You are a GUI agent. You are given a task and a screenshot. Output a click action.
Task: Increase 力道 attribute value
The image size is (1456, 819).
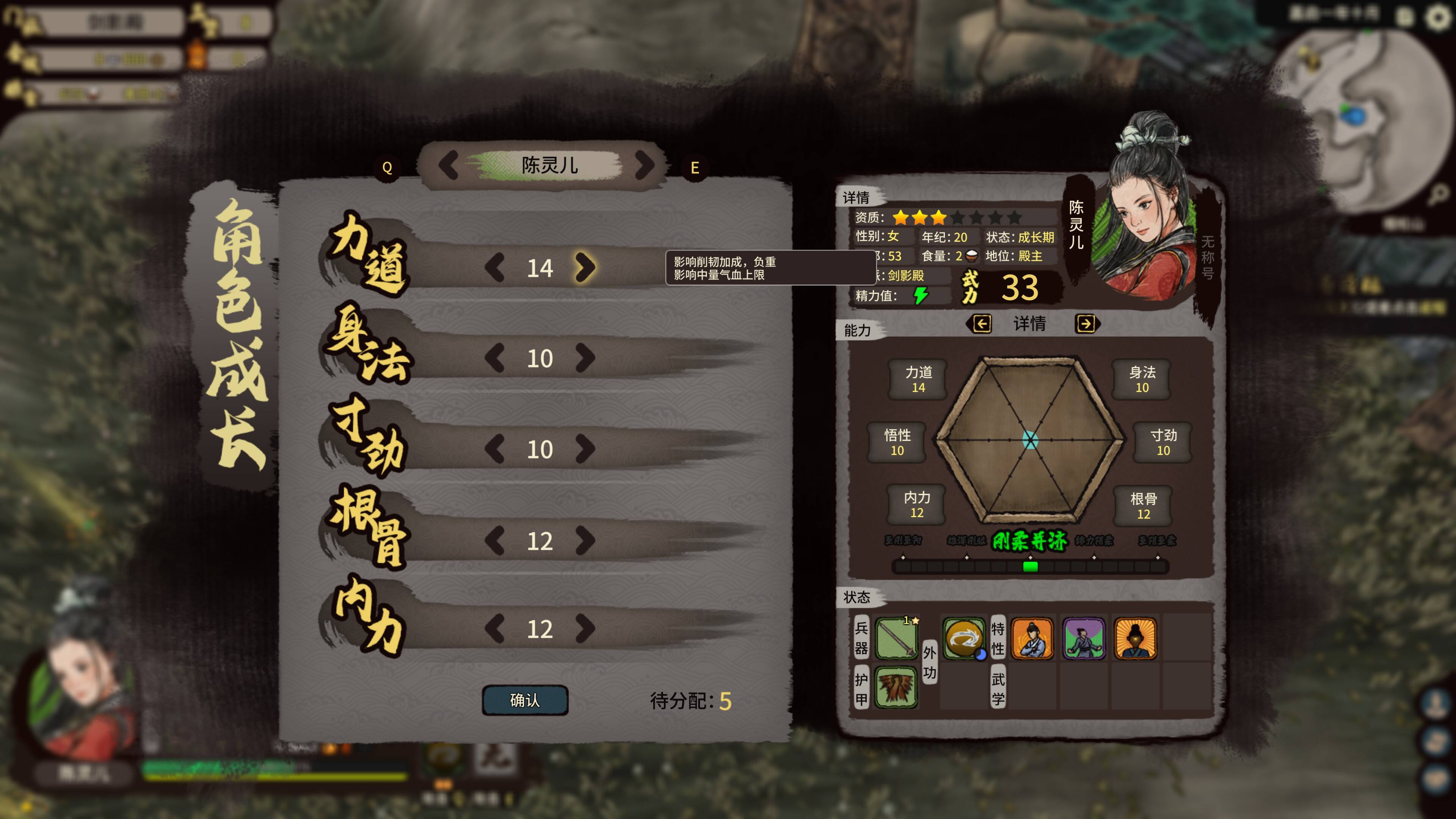click(x=585, y=267)
